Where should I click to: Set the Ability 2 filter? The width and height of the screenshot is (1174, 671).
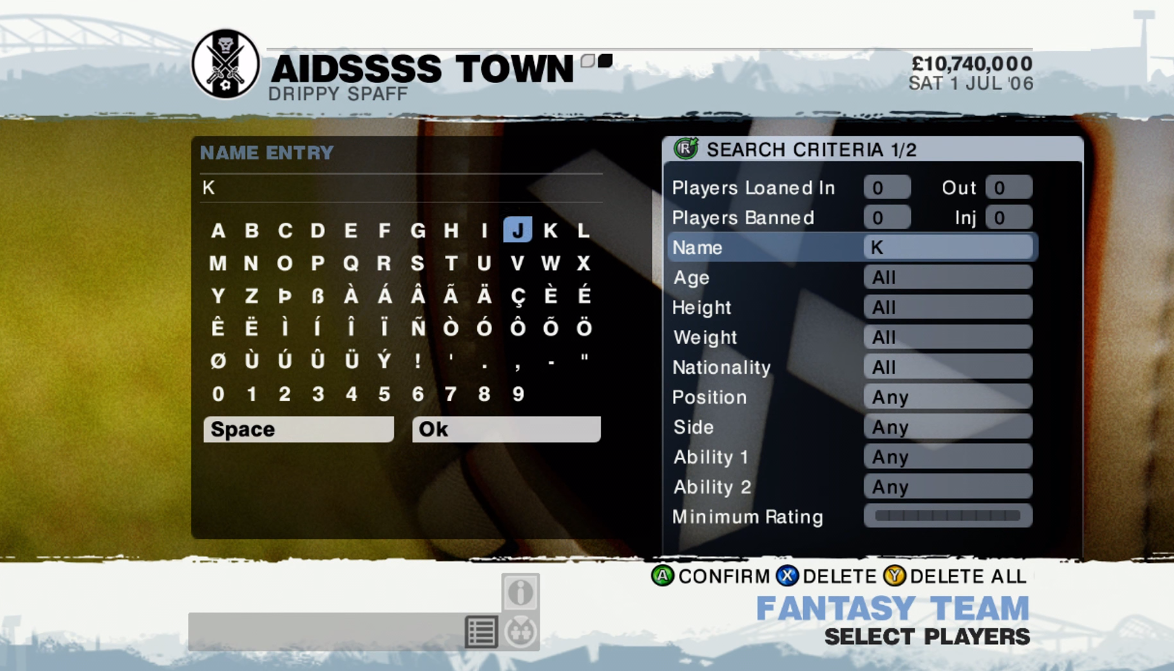click(947, 487)
